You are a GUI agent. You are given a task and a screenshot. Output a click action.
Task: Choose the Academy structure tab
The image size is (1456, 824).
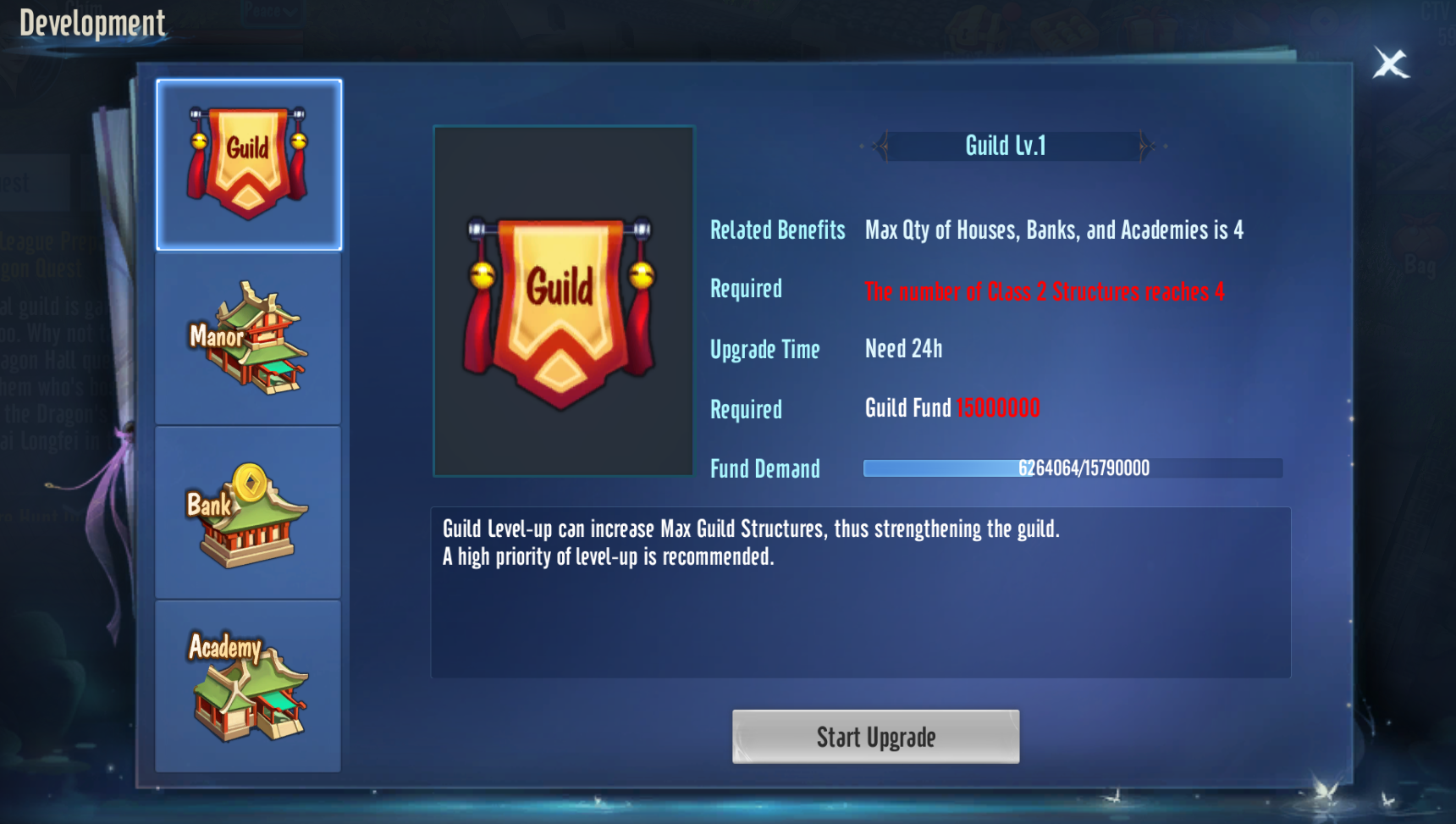(x=249, y=686)
